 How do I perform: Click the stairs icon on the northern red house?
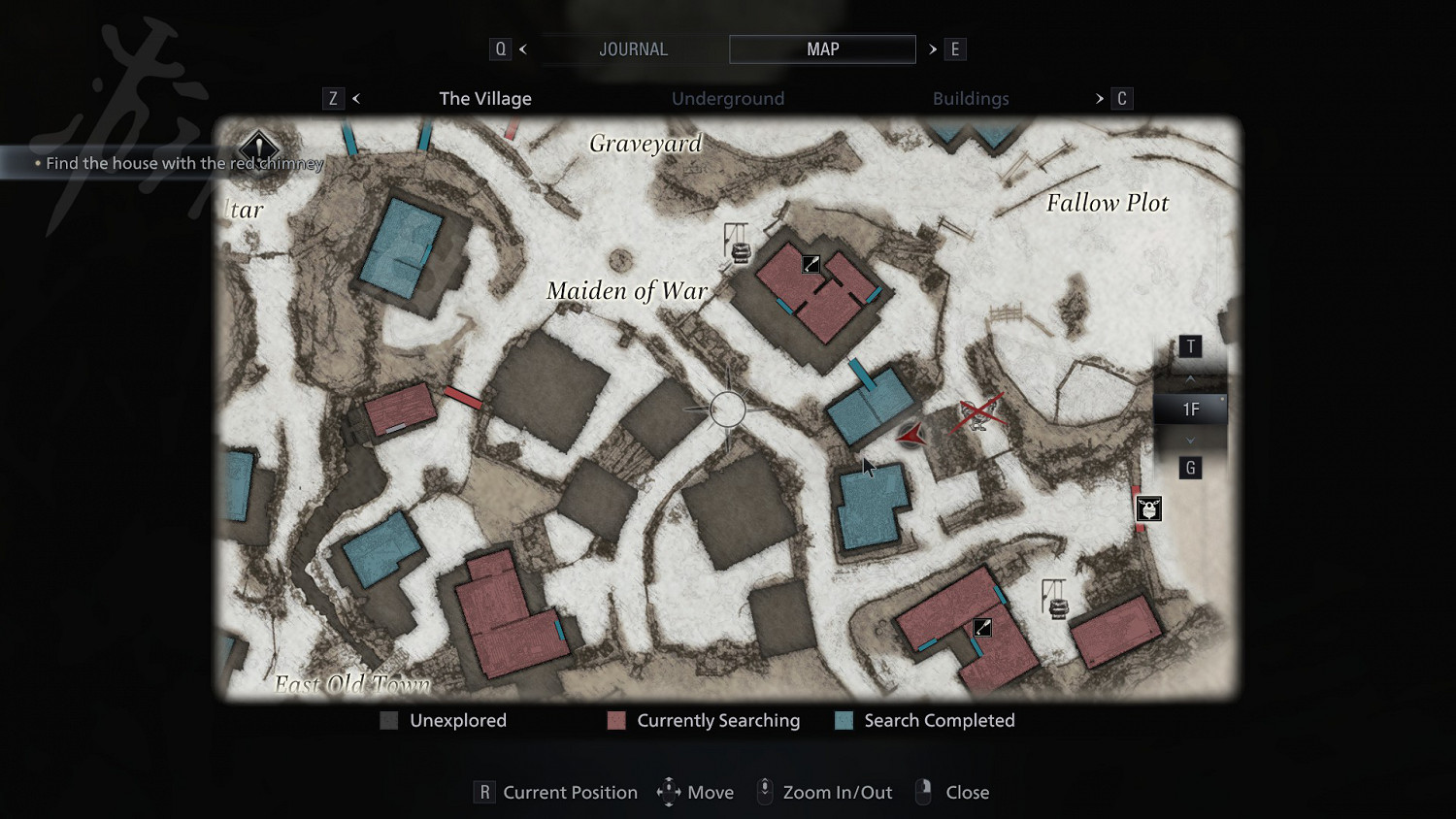811,264
